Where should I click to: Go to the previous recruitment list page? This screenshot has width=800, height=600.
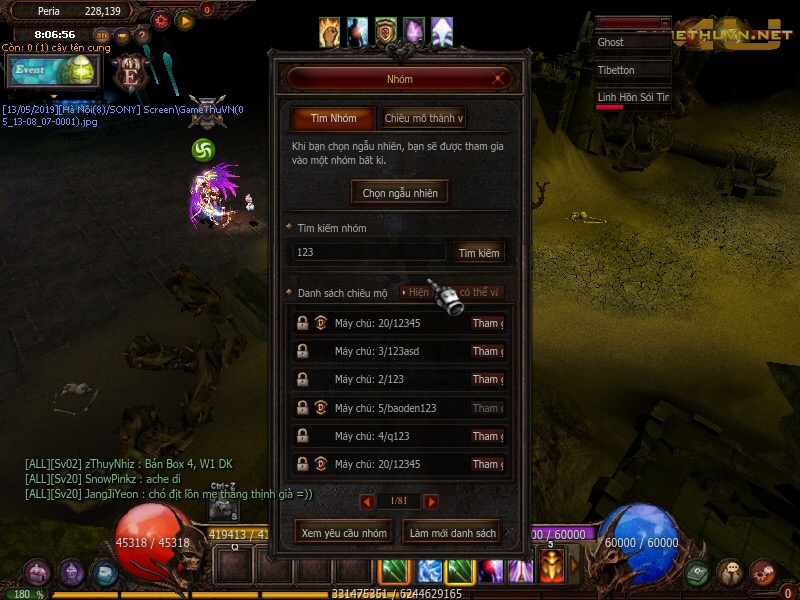[x=367, y=501]
